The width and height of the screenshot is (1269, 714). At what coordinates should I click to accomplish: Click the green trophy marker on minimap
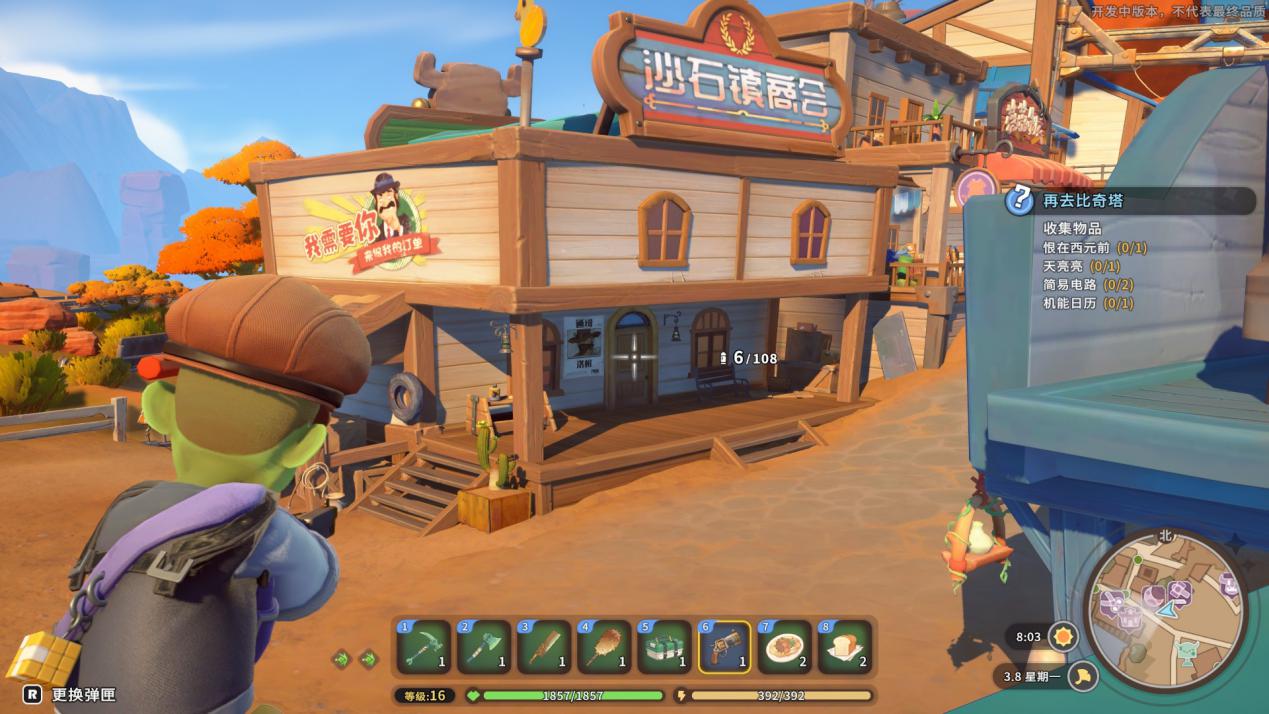click(1186, 655)
